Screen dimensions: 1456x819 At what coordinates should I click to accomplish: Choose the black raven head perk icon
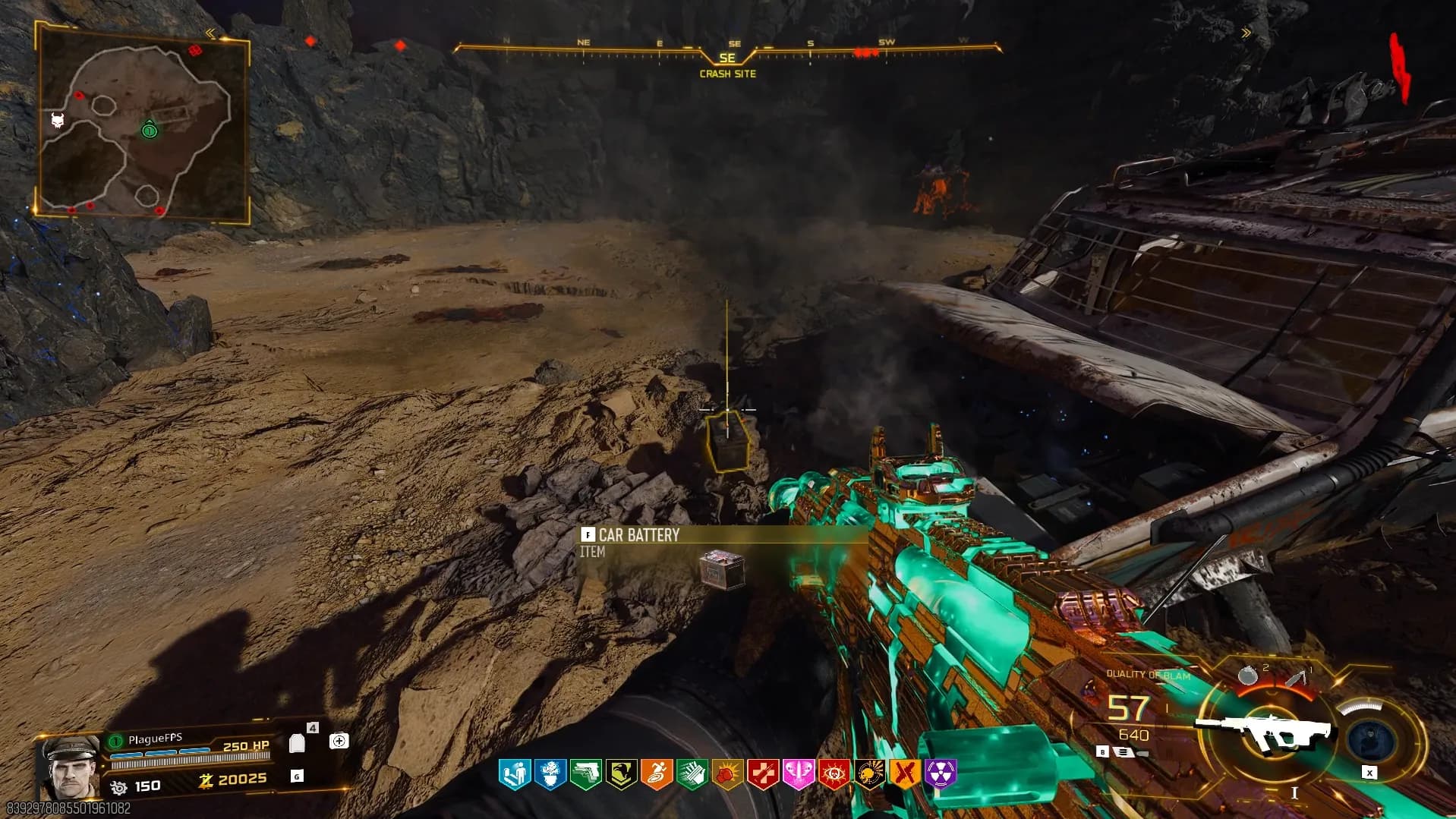point(621,774)
